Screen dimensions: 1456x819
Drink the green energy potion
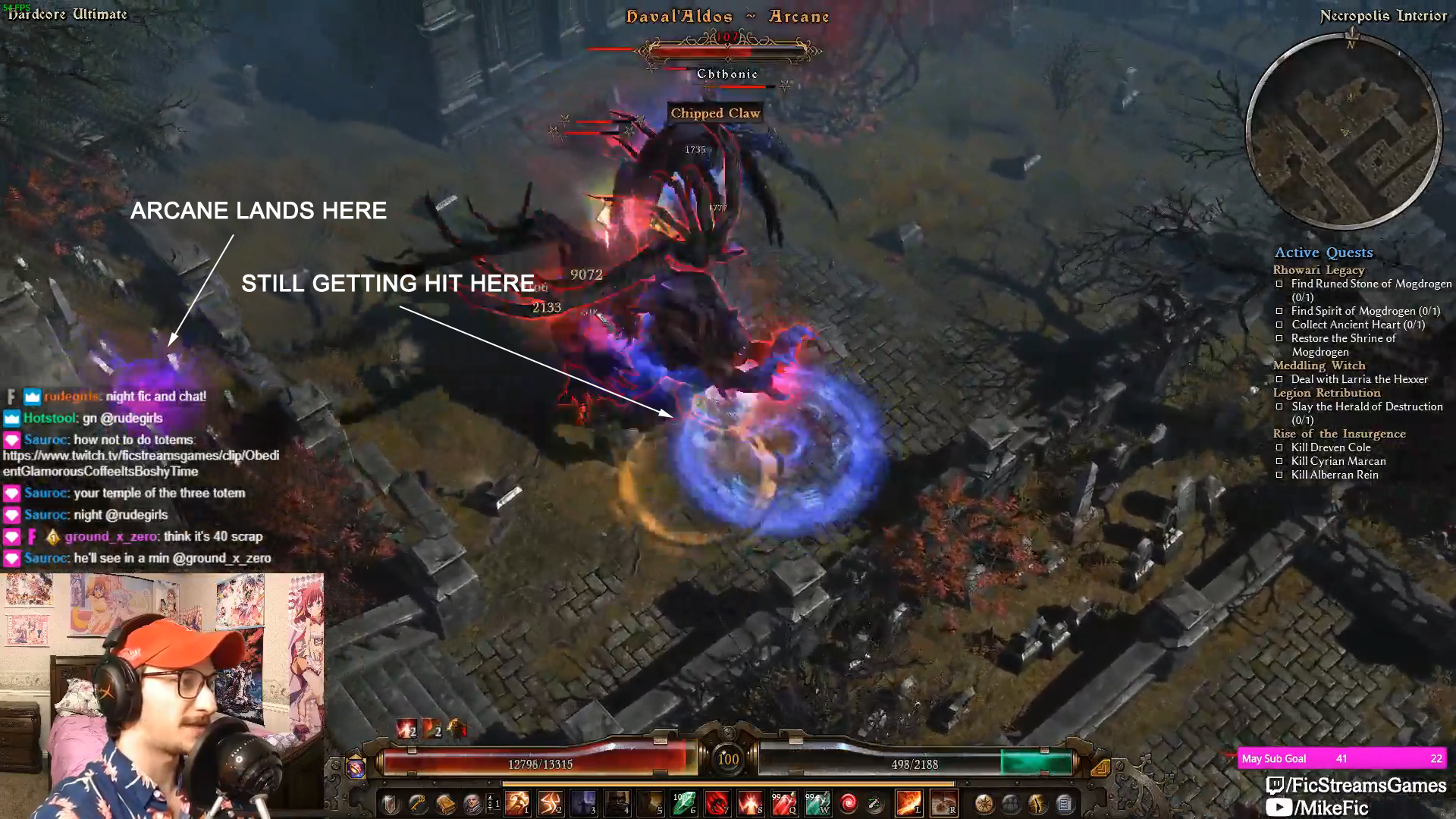(817, 803)
